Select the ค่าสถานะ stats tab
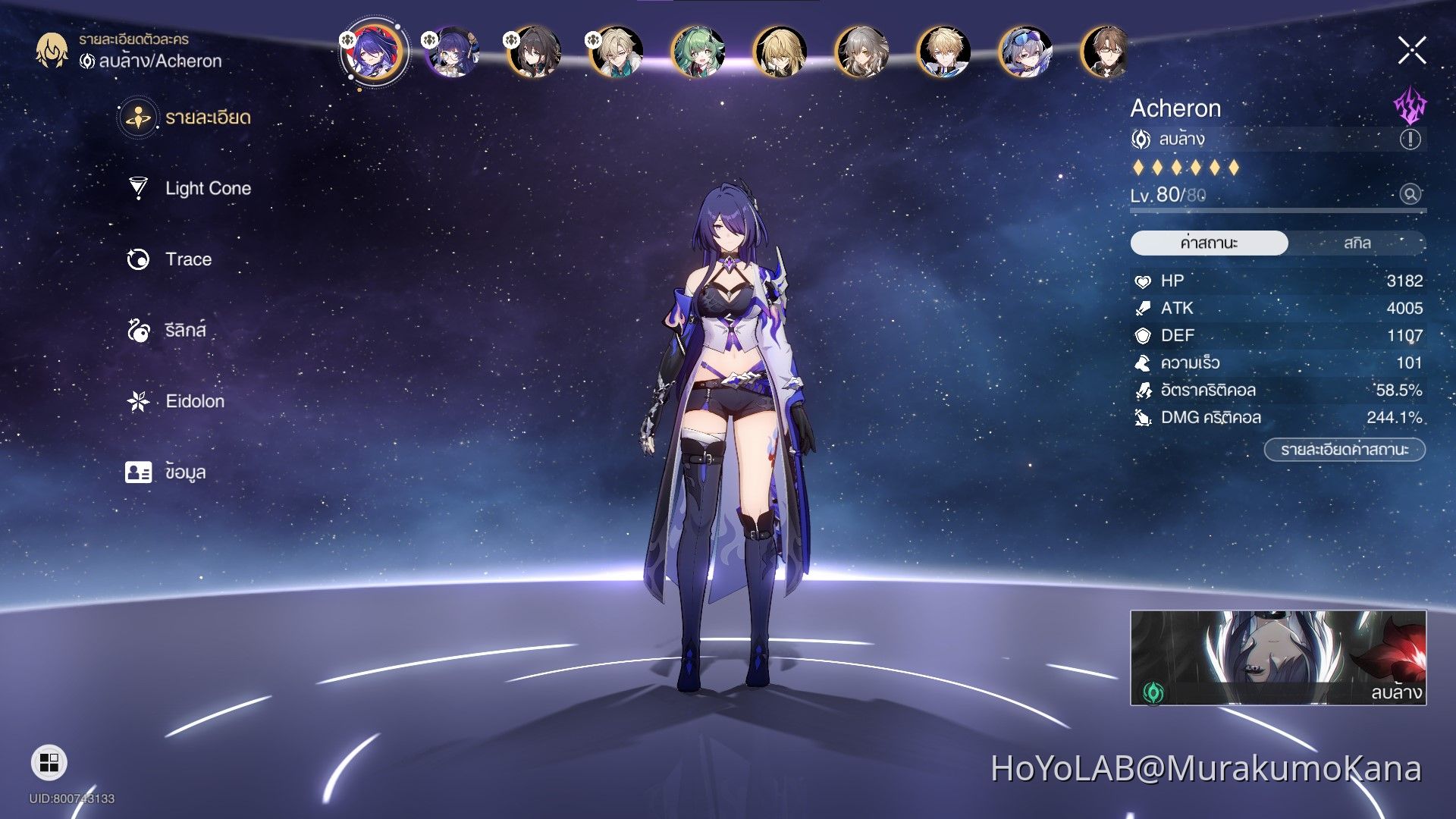Screen dimensions: 1456x819 tap(1209, 243)
